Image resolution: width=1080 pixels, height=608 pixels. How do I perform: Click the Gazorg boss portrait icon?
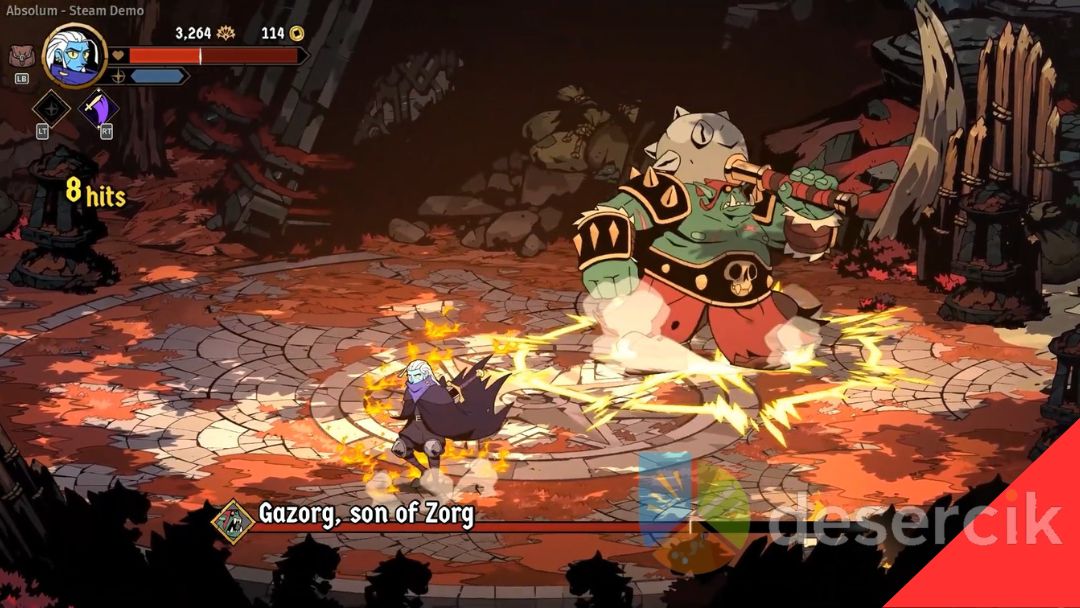point(234,518)
